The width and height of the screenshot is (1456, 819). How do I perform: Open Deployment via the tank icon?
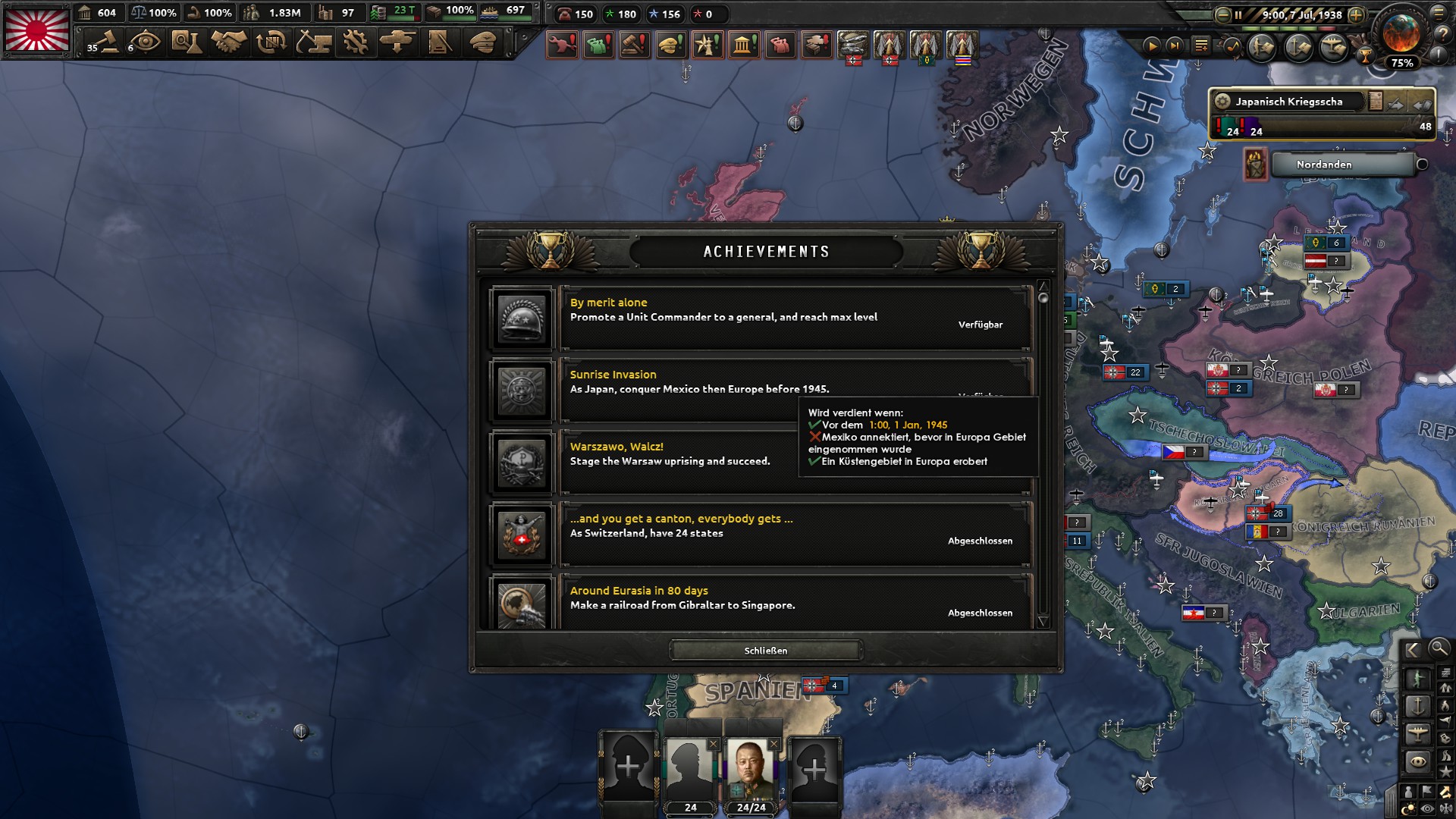[397, 43]
